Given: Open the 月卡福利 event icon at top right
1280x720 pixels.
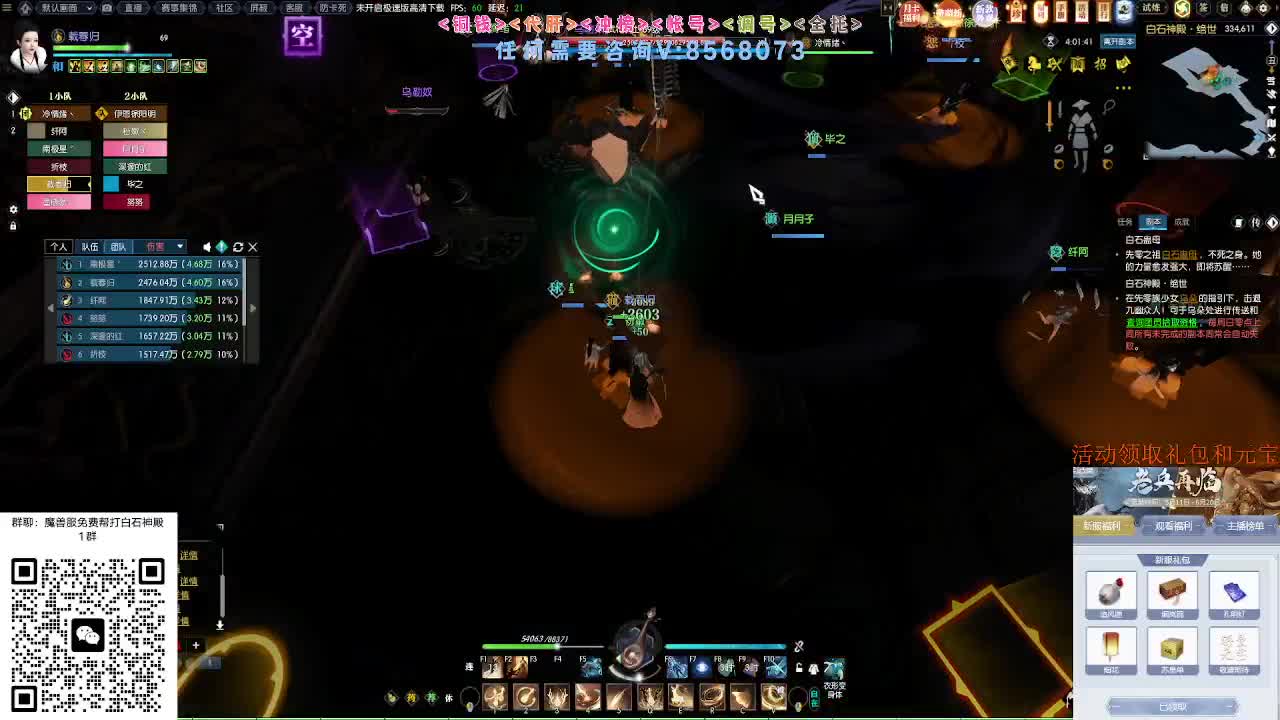Looking at the screenshot, I should tap(911, 13).
